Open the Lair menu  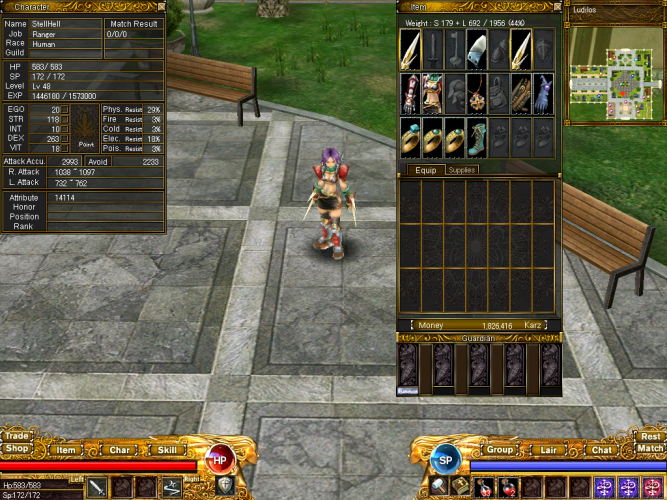tap(548, 451)
